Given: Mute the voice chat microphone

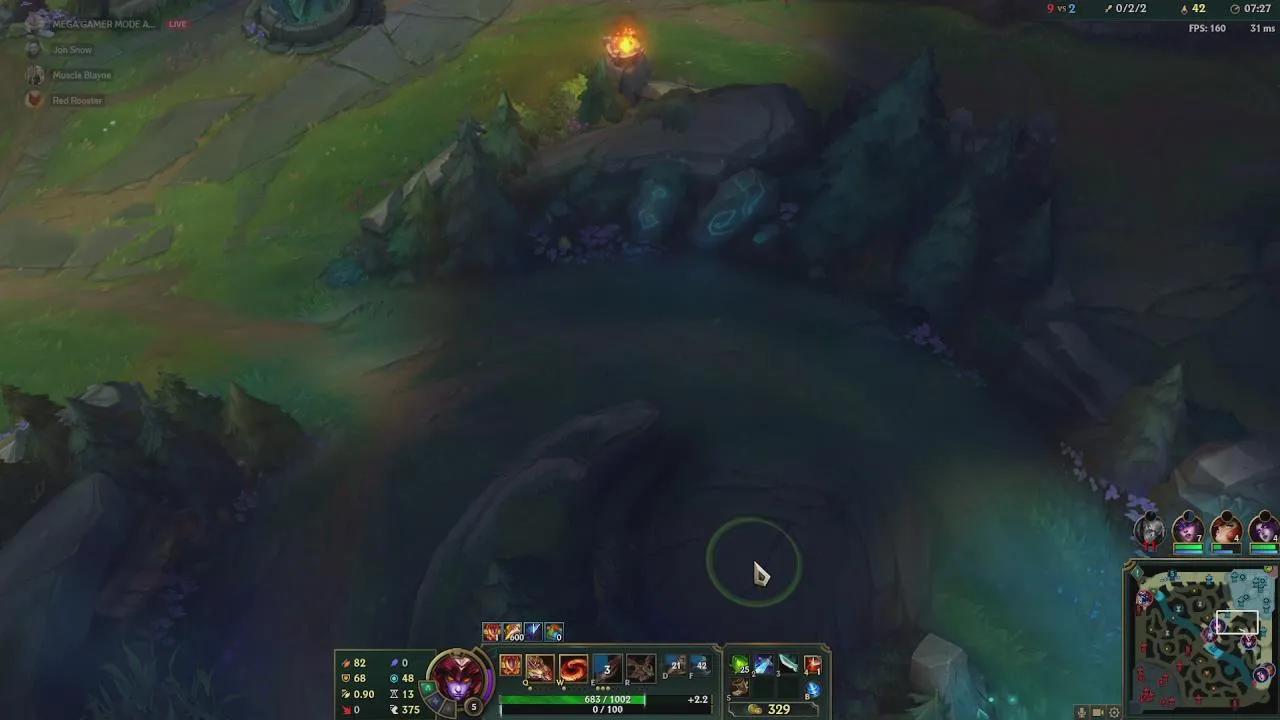Looking at the screenshot, I should [x=1082, y=712].
